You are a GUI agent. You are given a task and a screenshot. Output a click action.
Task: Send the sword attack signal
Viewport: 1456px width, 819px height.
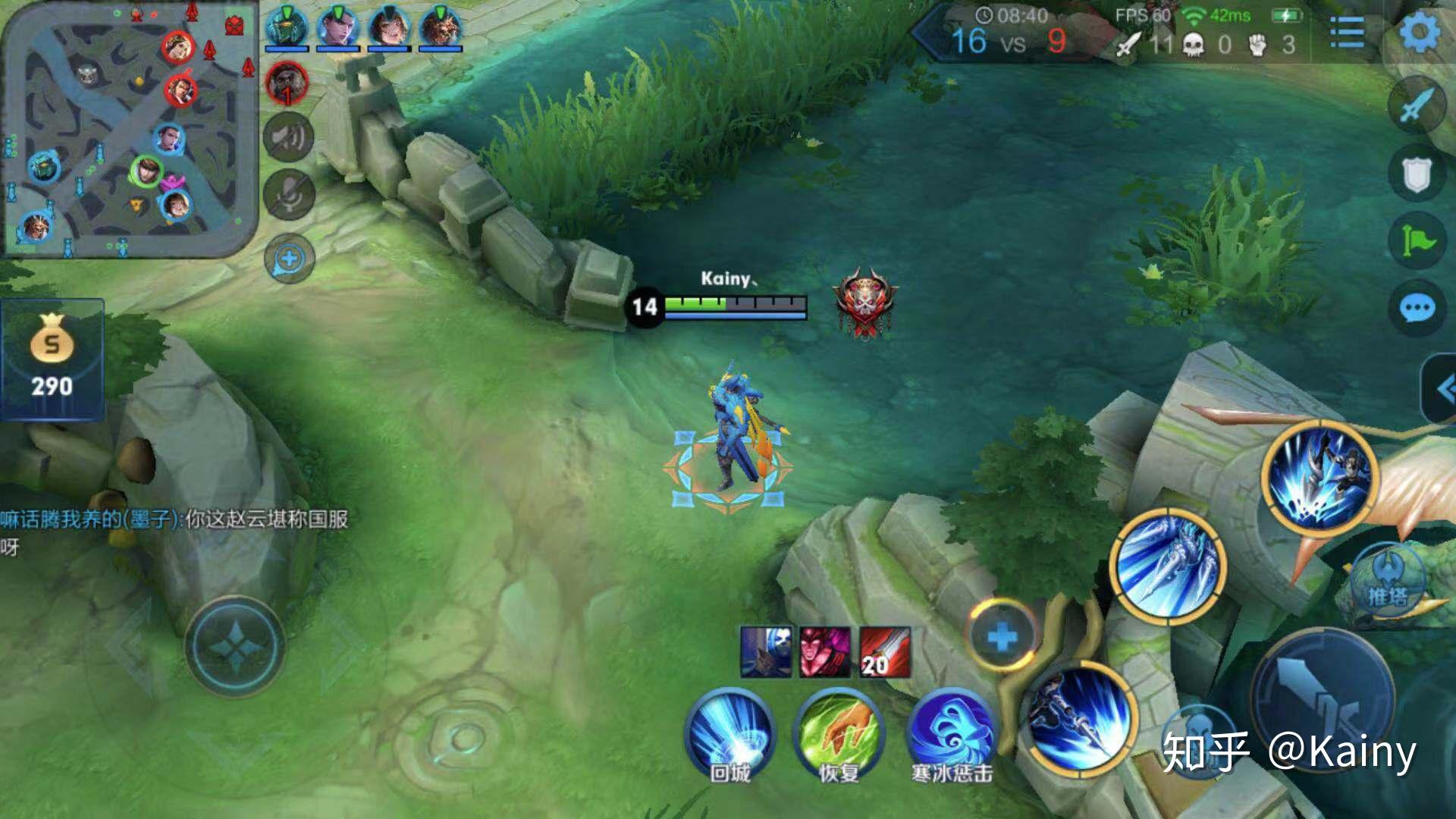1417,107
